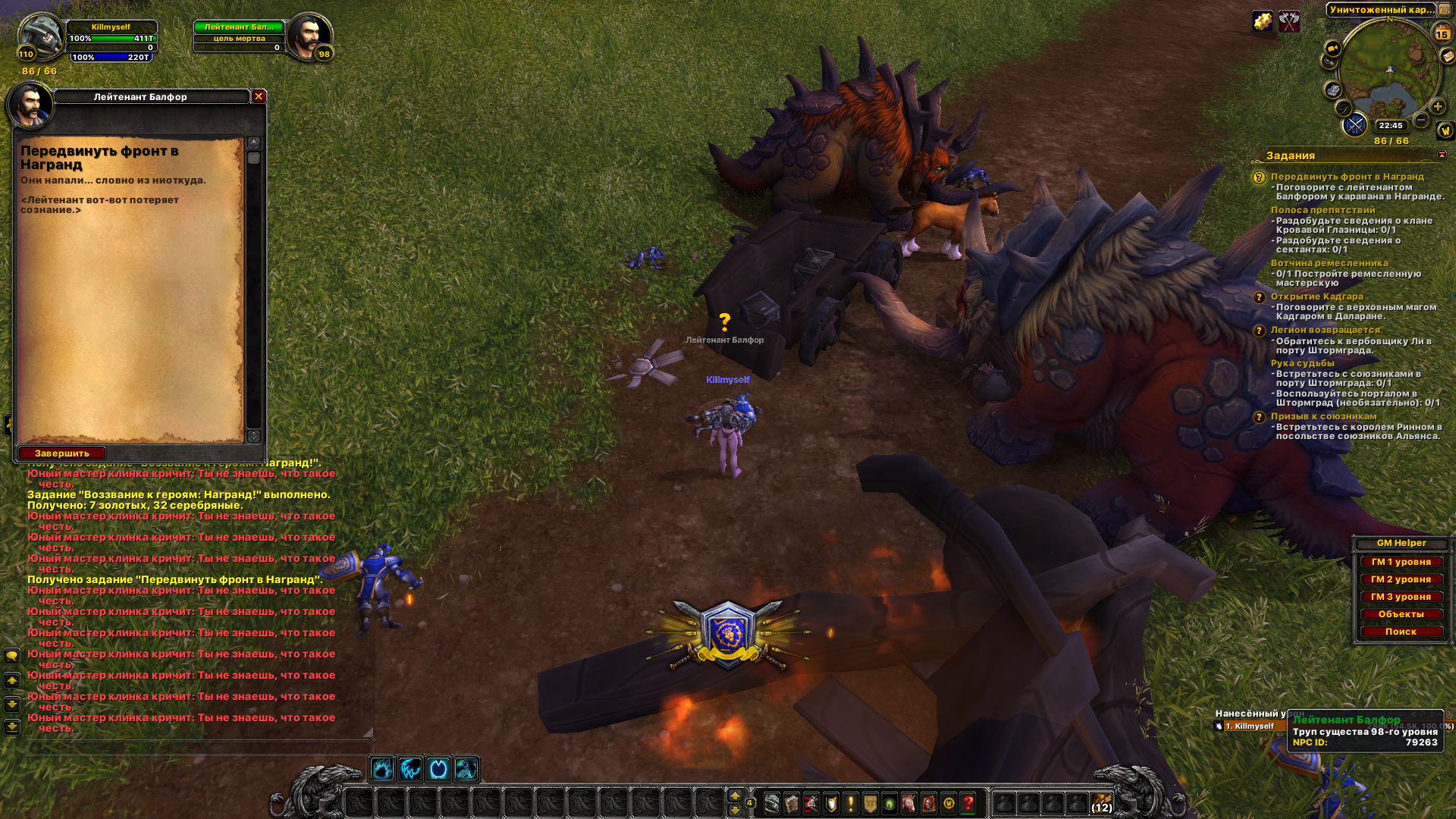Screen dimensions: 1456x819
Task: Open the calendar showing day 15
Action: (x=1442, y=33)
